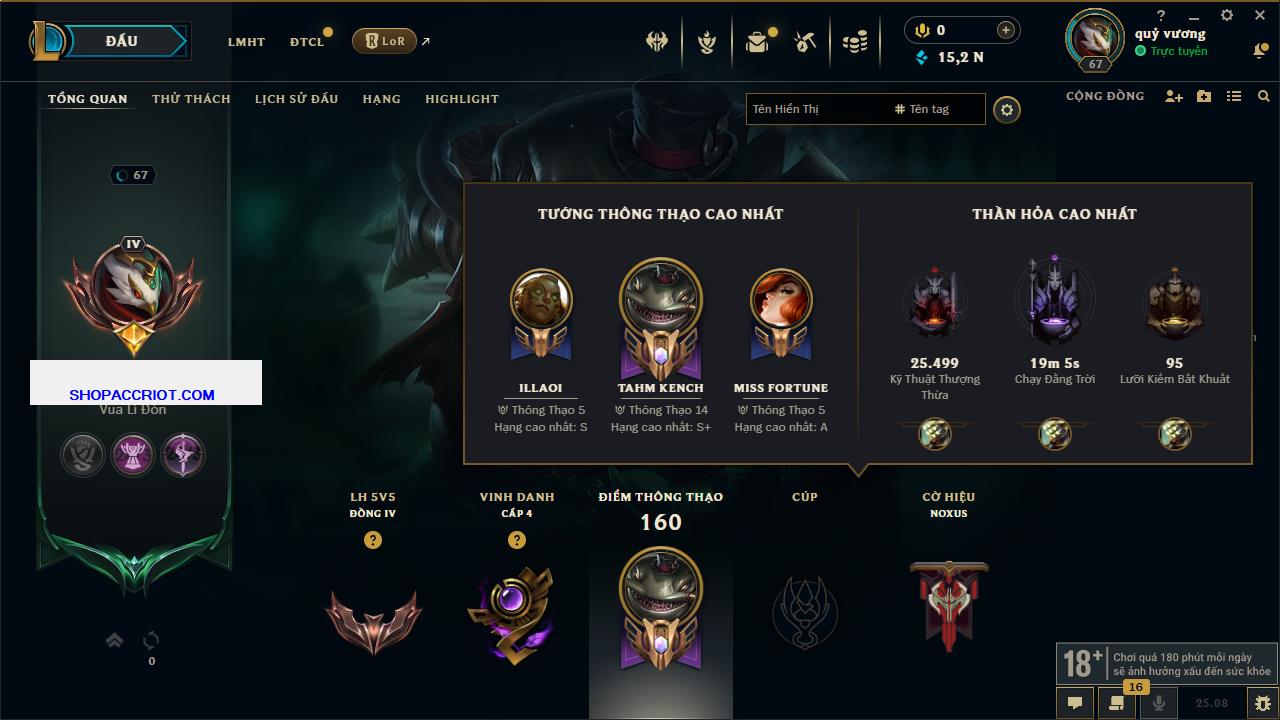Open the LMHT home section

pyautogui.click(x=246, y=42)
